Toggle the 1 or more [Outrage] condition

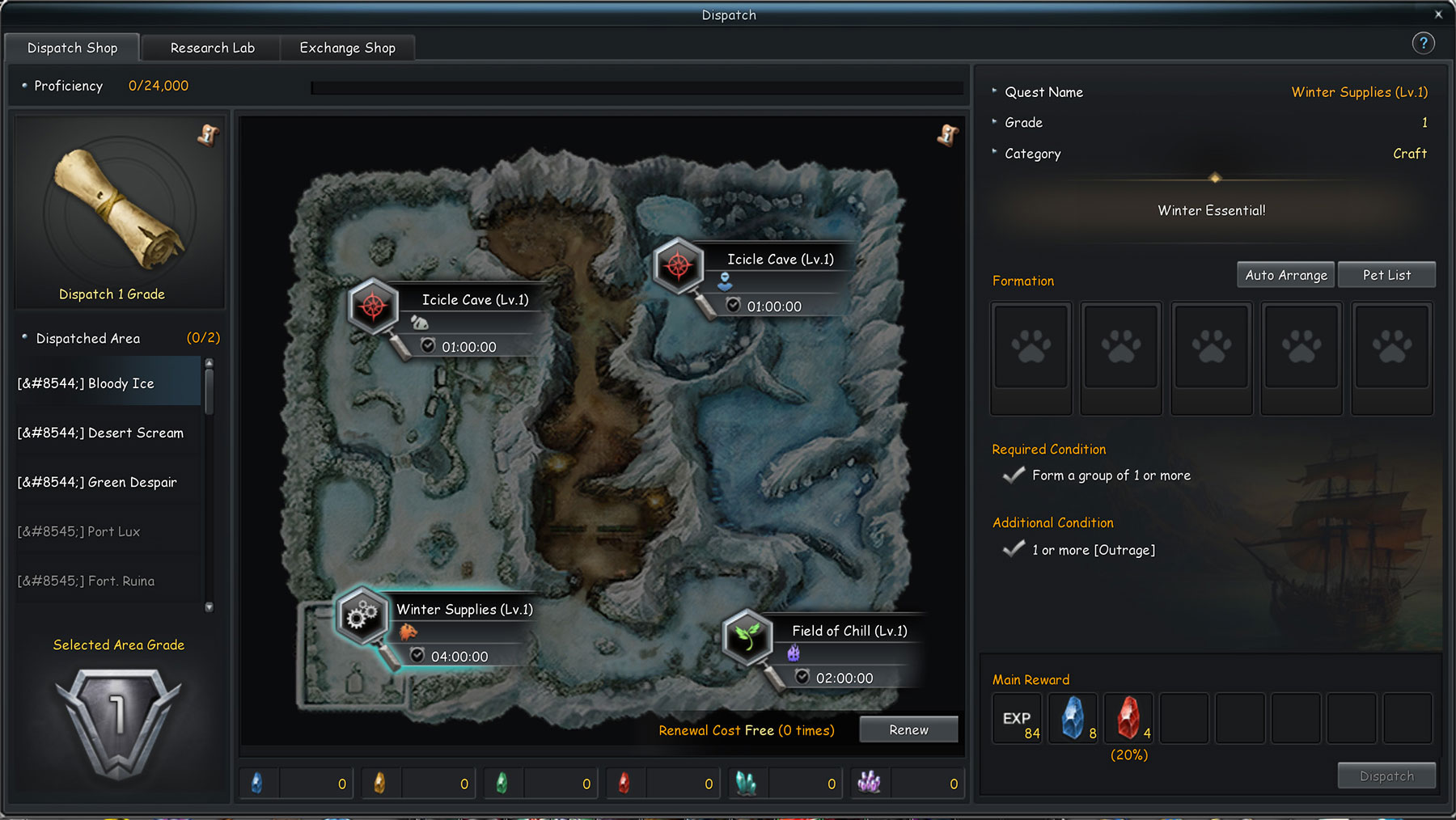[x=1013, y=548]
